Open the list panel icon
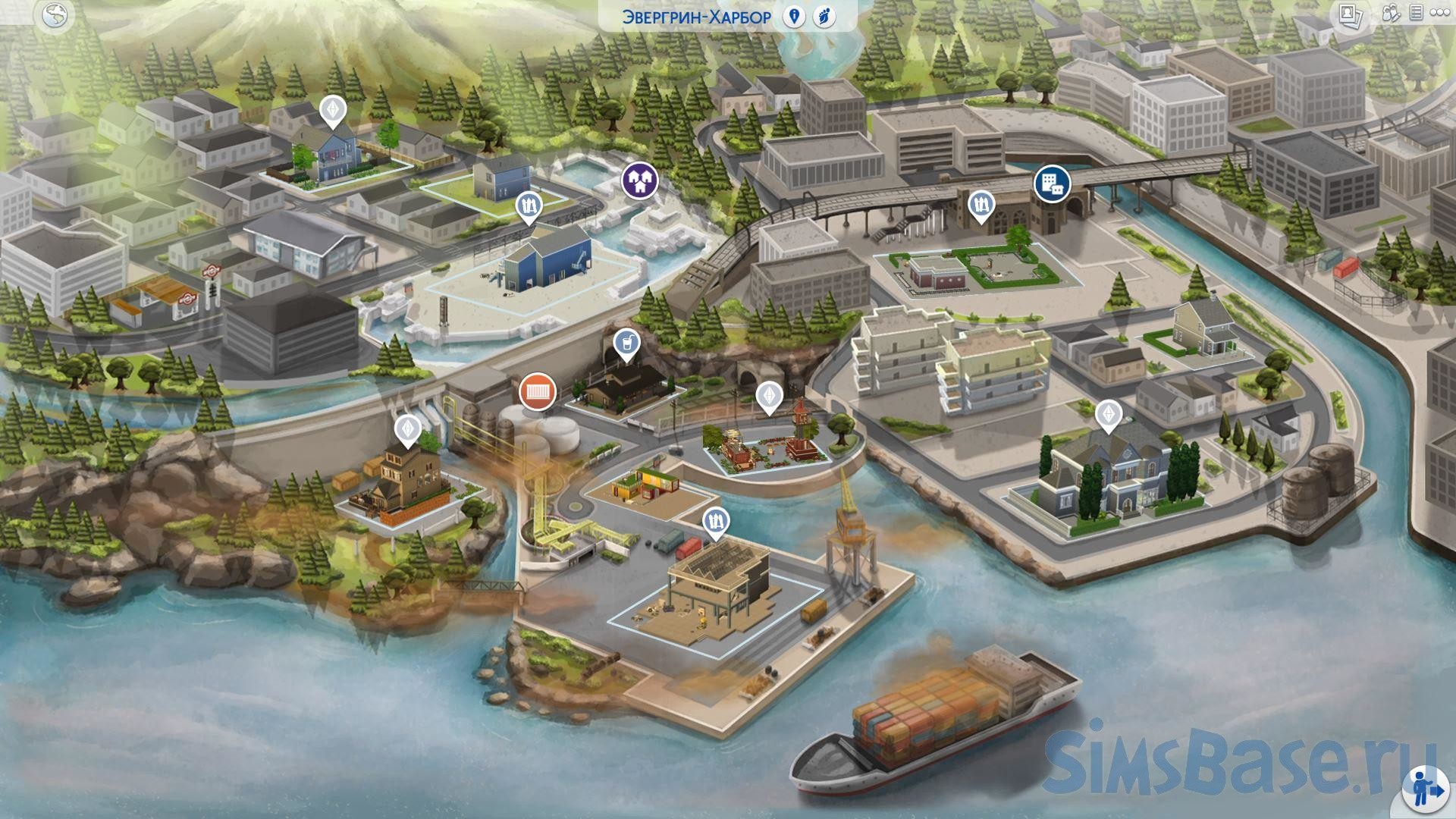Screen dimensions: 1456x819 pos(1415,14)
